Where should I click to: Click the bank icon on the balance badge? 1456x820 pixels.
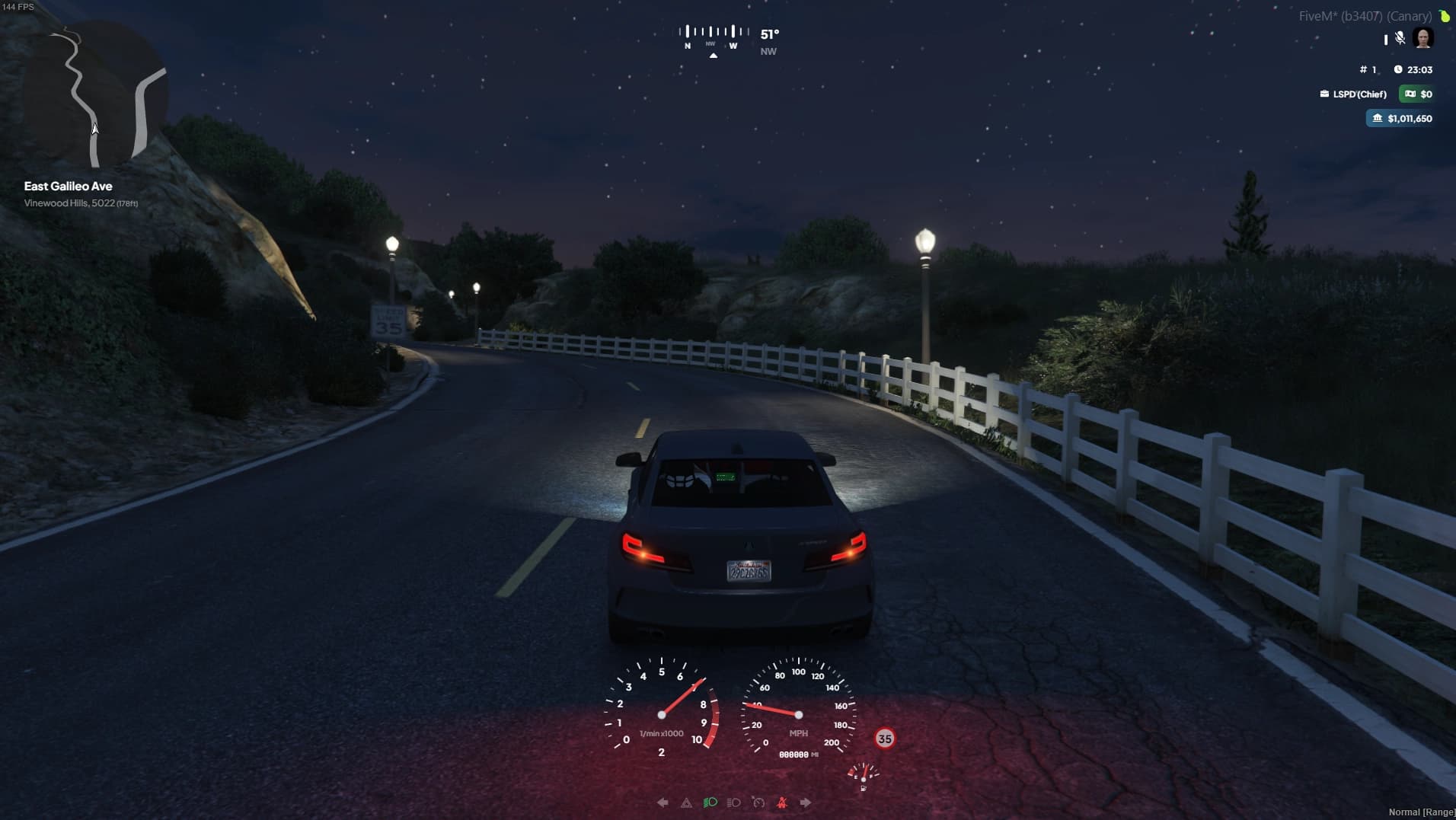point(1378,118)
